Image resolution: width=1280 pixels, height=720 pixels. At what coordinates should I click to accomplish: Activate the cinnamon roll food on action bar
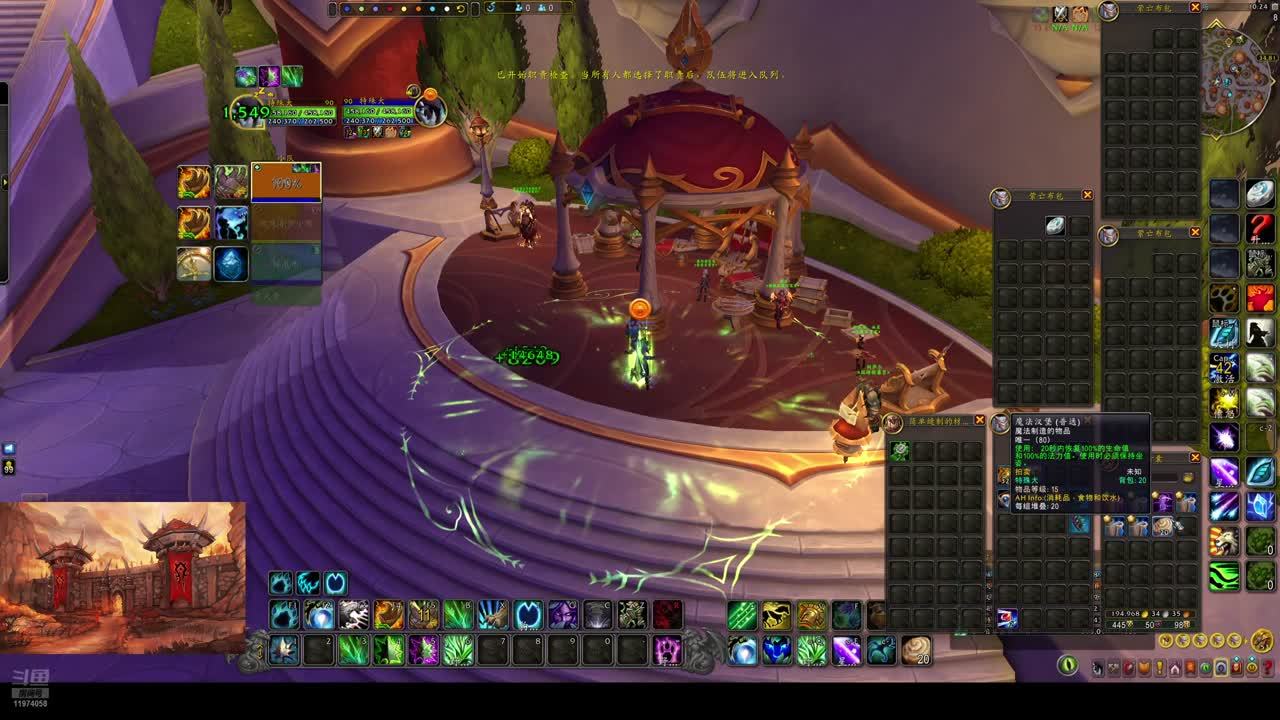pos(916,650)
